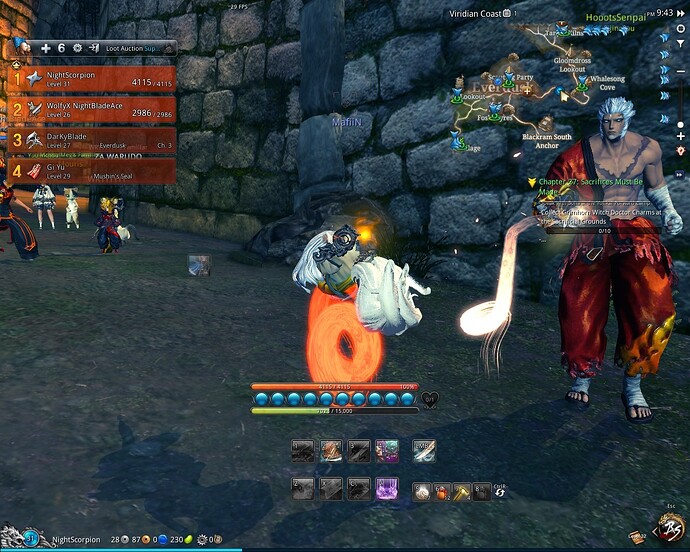Image resolution: width=690 pixels, height=552 pixels.
Task: Use the red potion in the quick slot
Action: [442, 492]
